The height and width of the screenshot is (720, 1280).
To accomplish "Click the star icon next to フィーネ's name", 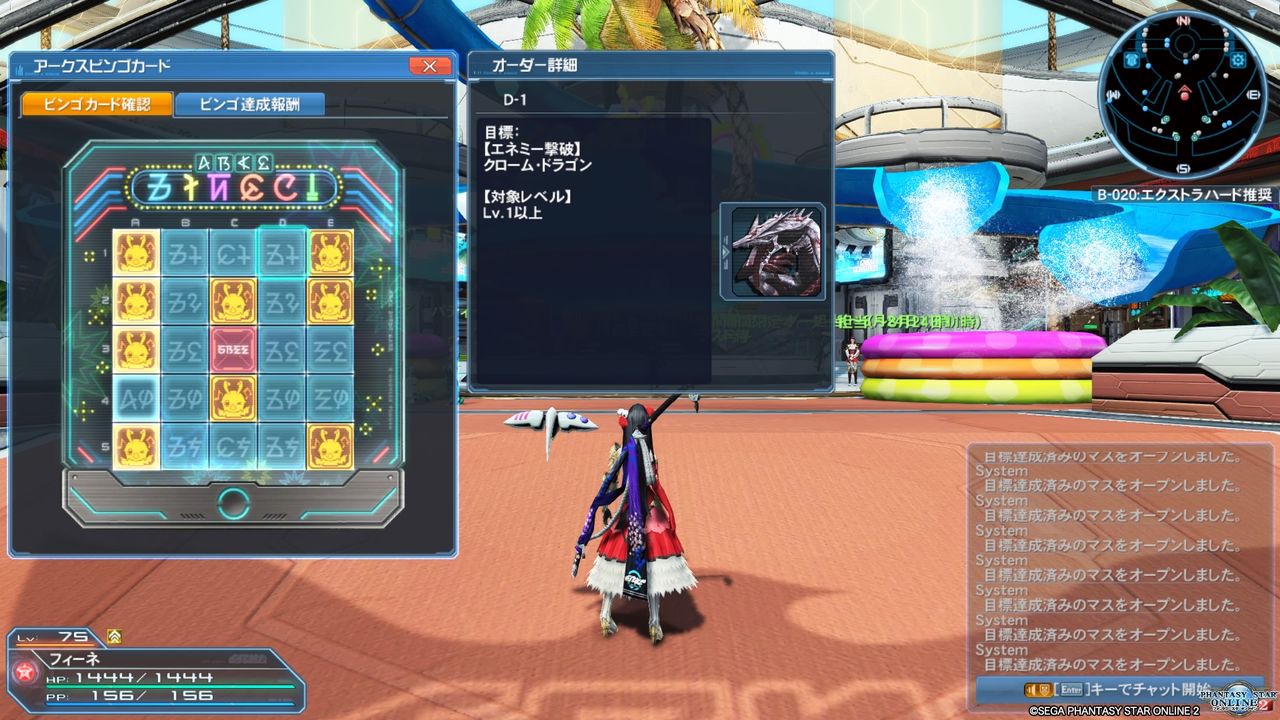I will 24,671.
